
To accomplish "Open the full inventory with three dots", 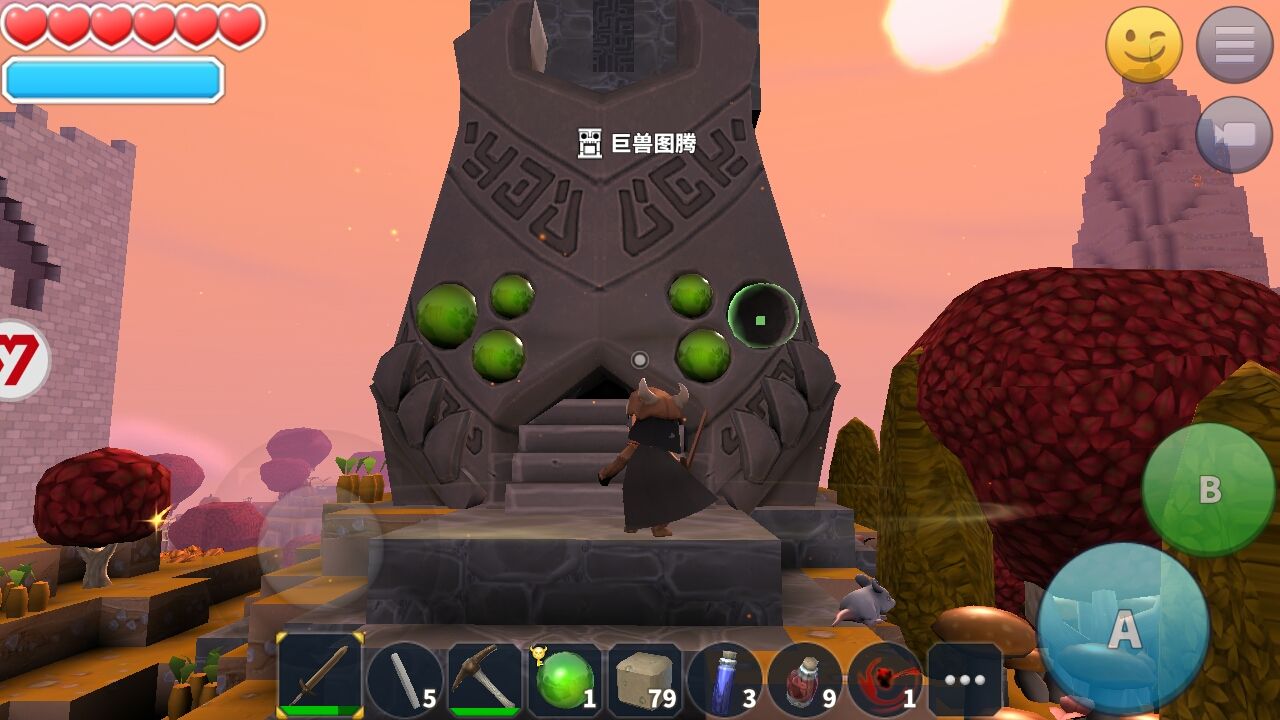I will [x=964, y=680].
